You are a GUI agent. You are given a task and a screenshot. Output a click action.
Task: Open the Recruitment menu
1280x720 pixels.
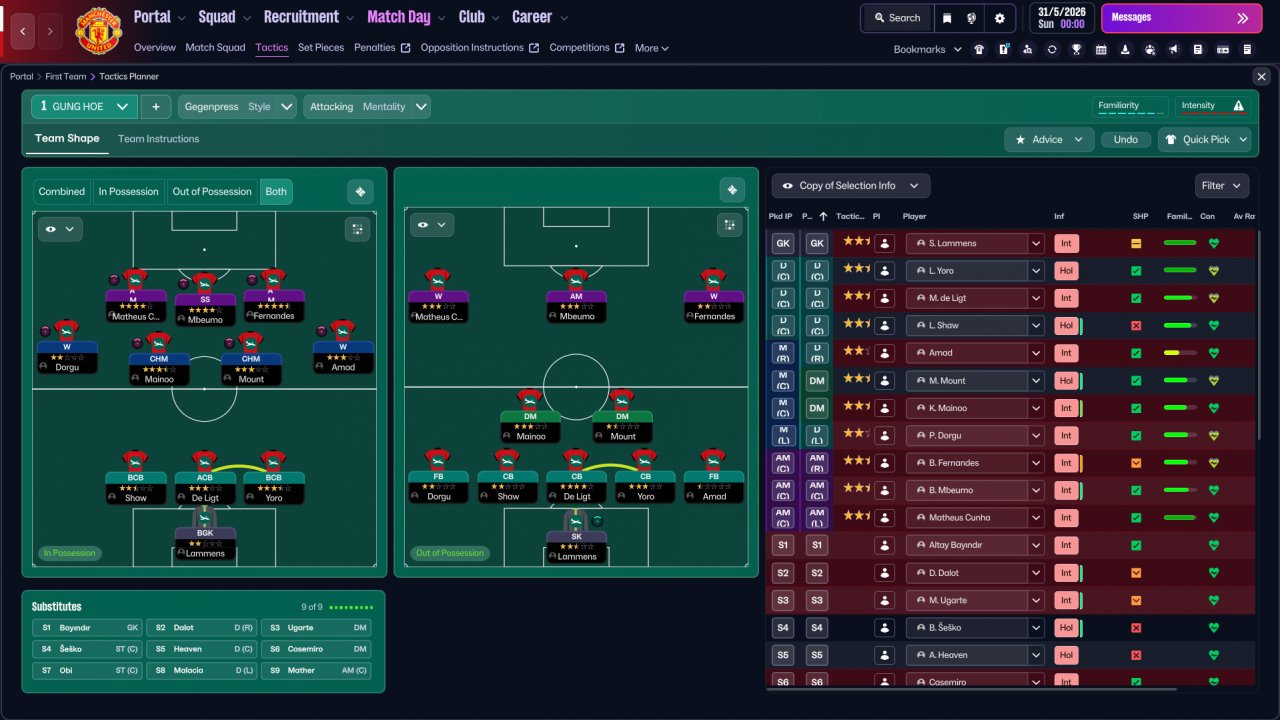coord(308,17)
